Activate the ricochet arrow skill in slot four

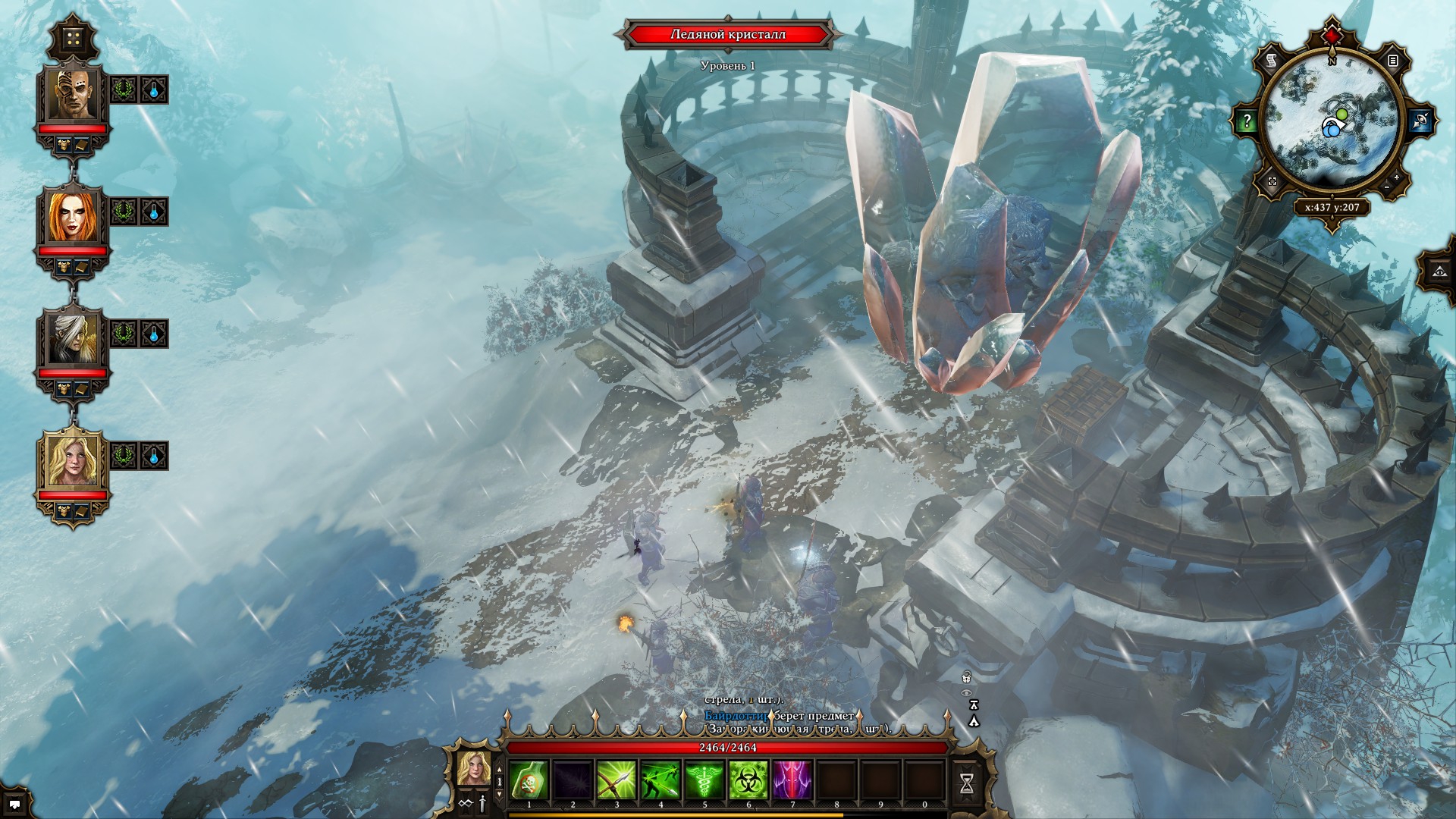(x=661, y=780)
